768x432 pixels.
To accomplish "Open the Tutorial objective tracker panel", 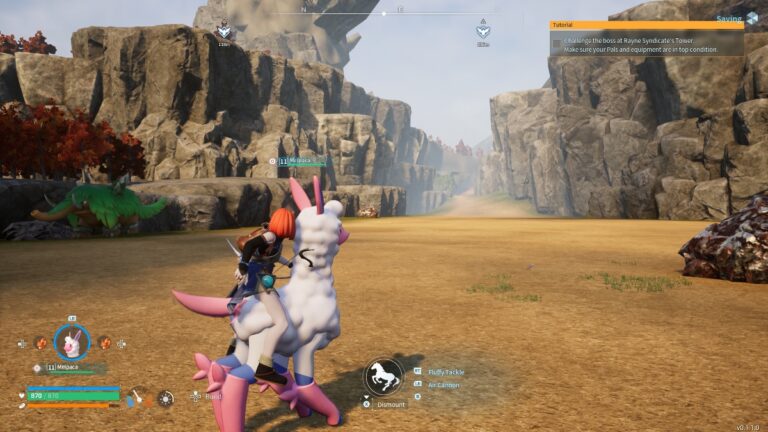I will coord(646,25).
